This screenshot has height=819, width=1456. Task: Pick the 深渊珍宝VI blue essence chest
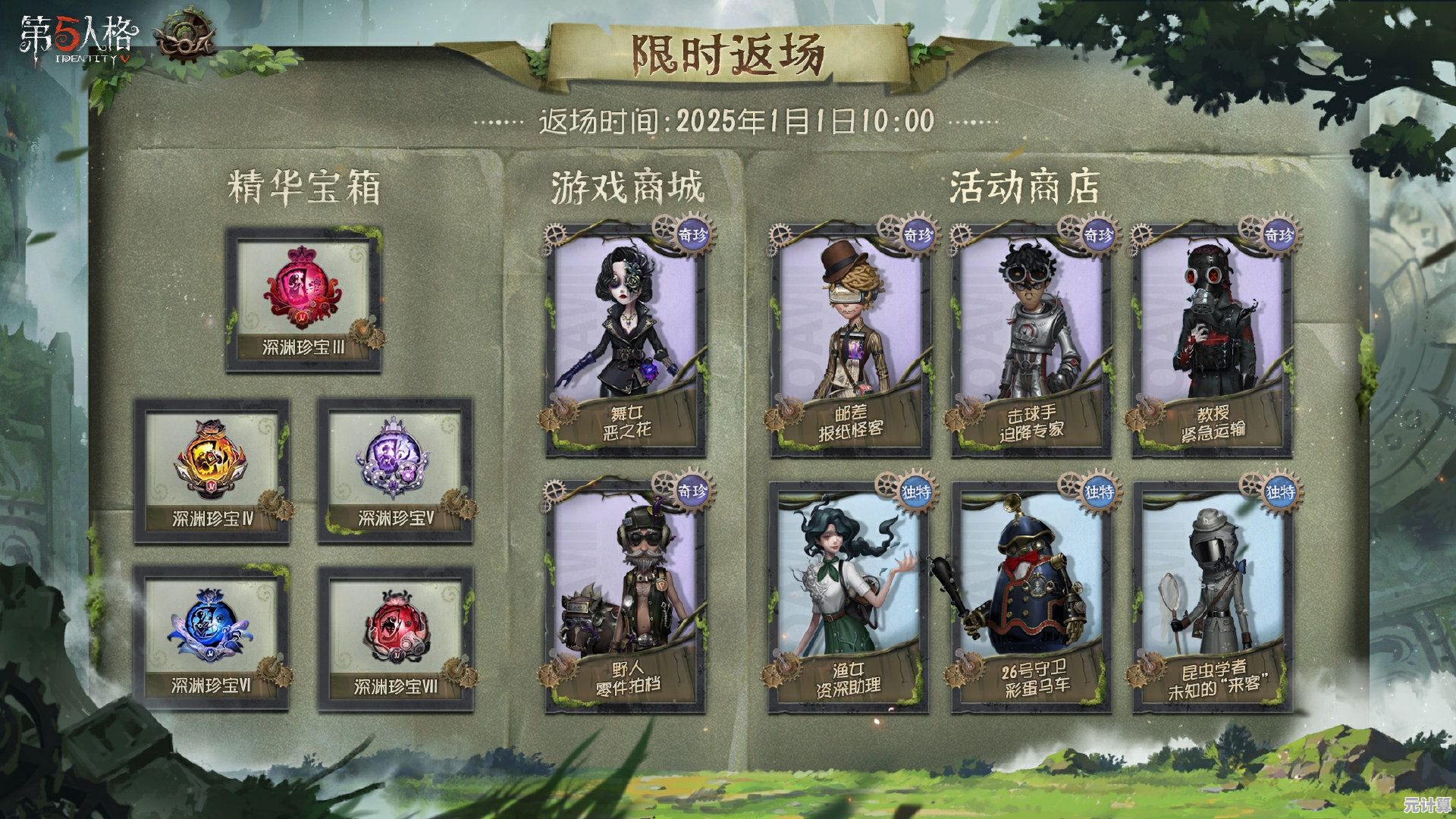coord(212,639)
